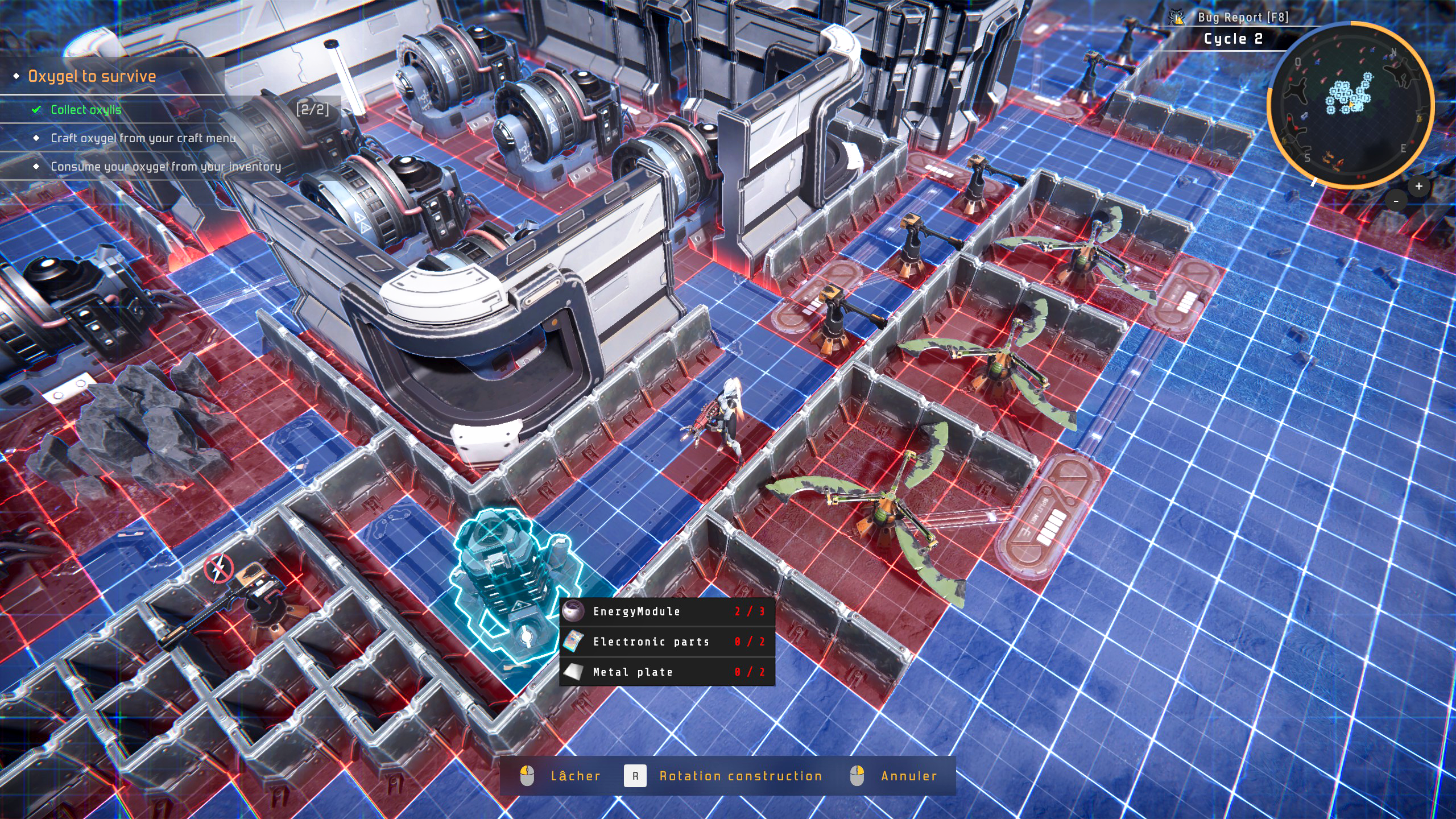
Task: Zoom in the minimap with plus button
Action: [x=1418, y=186]
